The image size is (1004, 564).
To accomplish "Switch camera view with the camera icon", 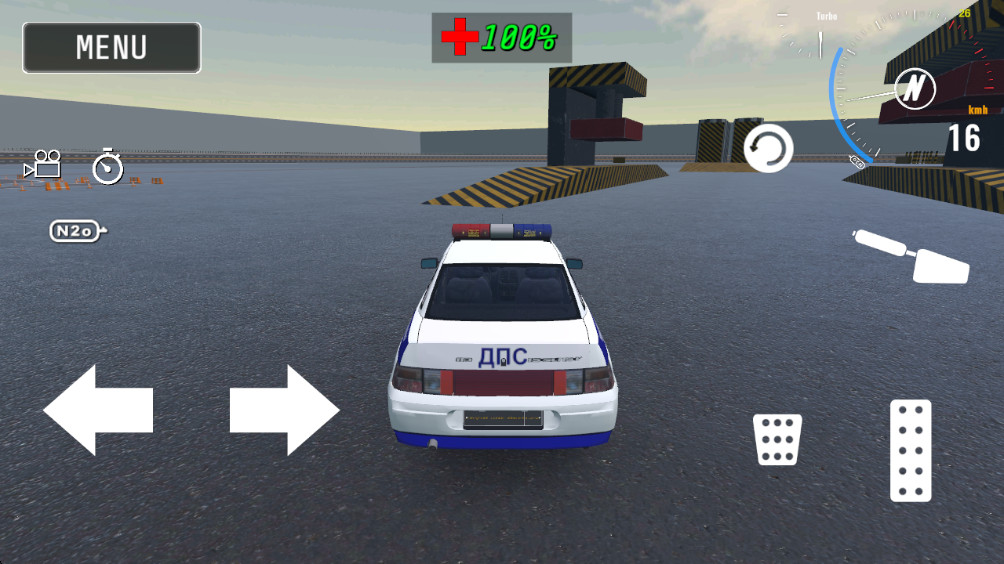I will coord(44,164).
